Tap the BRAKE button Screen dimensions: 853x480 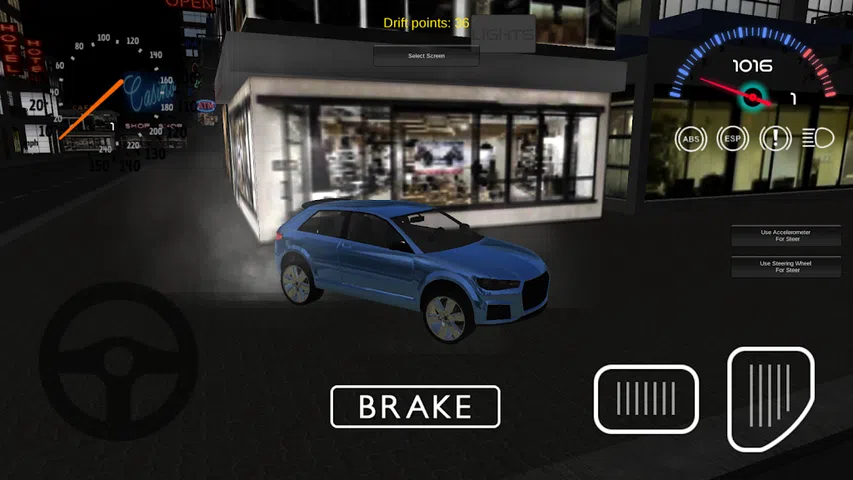point(415,407)
